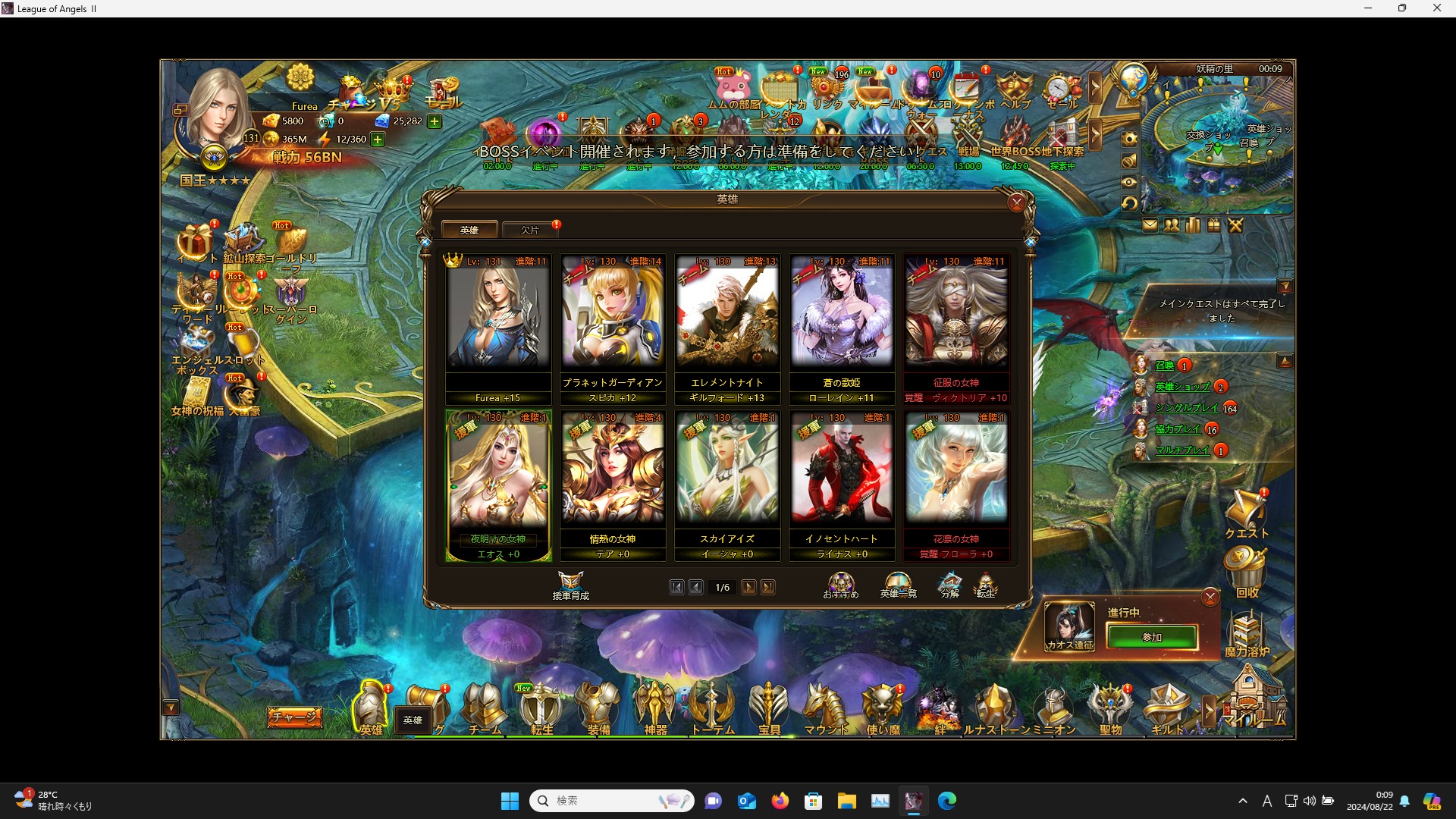The image size is (1456, 819).
Task: Switch to the 欠片 fragment tab
Action: tap(530, 230)
